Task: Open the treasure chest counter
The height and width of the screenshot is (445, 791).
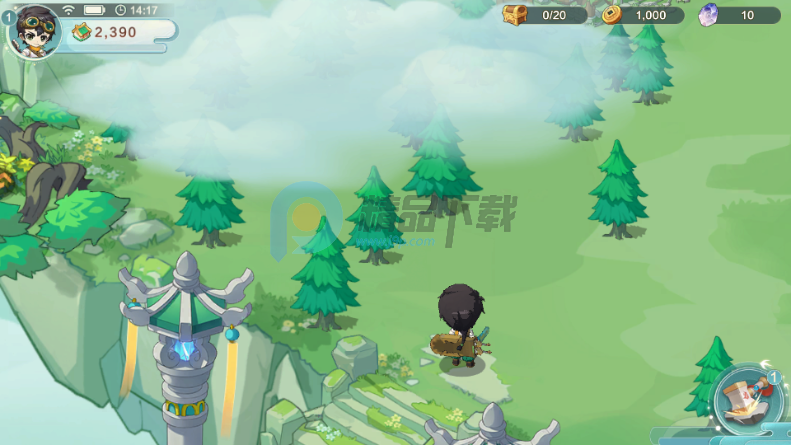Action: [x=516, y=15]
